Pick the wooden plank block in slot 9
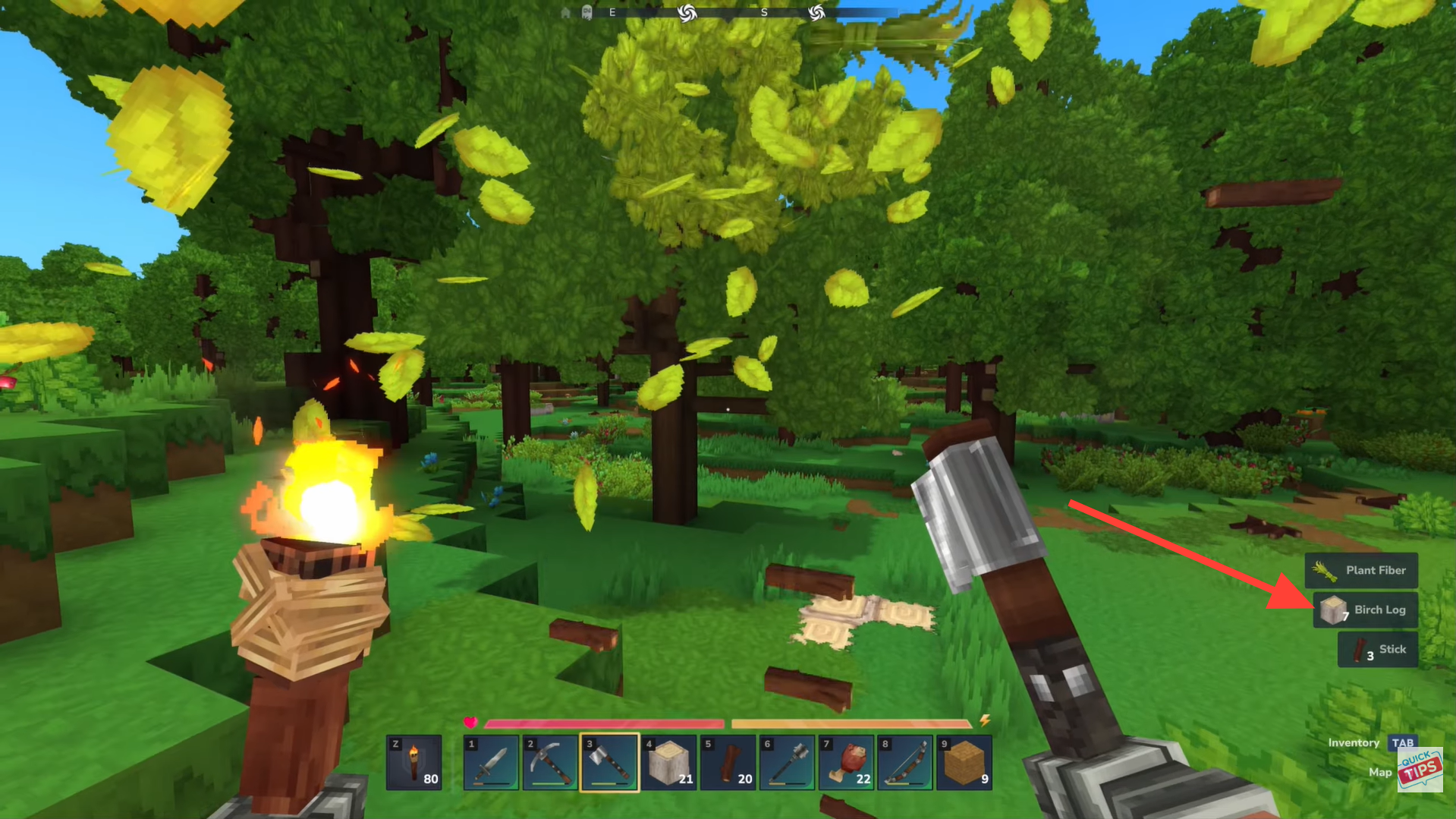The width and height of the screenshot is (1456, 819). tap(964, 763)
